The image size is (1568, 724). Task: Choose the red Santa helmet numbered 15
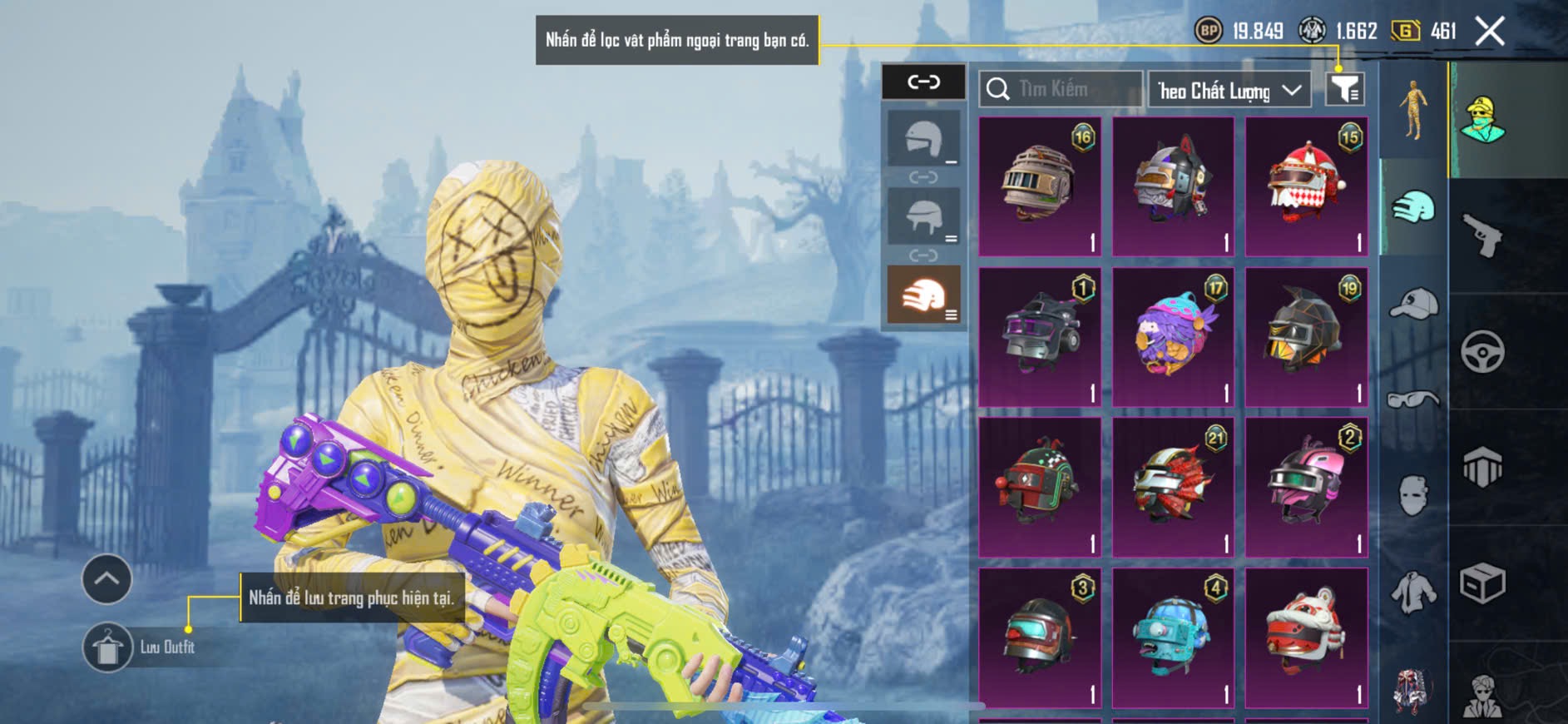point(1306,186)
